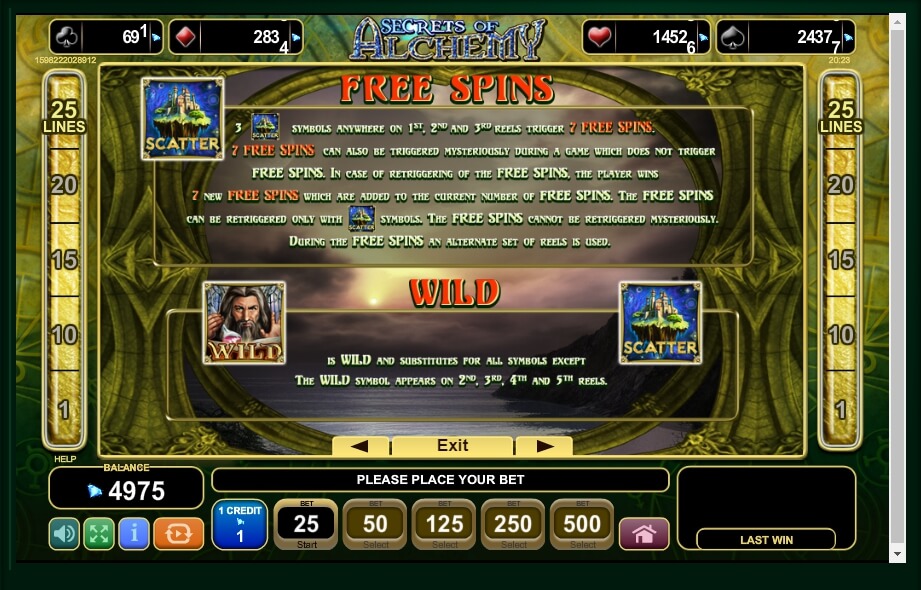The width and height of the screenshot is (921, 590).
Task: Choose the 125 bet amount
Action: (444, 524)
